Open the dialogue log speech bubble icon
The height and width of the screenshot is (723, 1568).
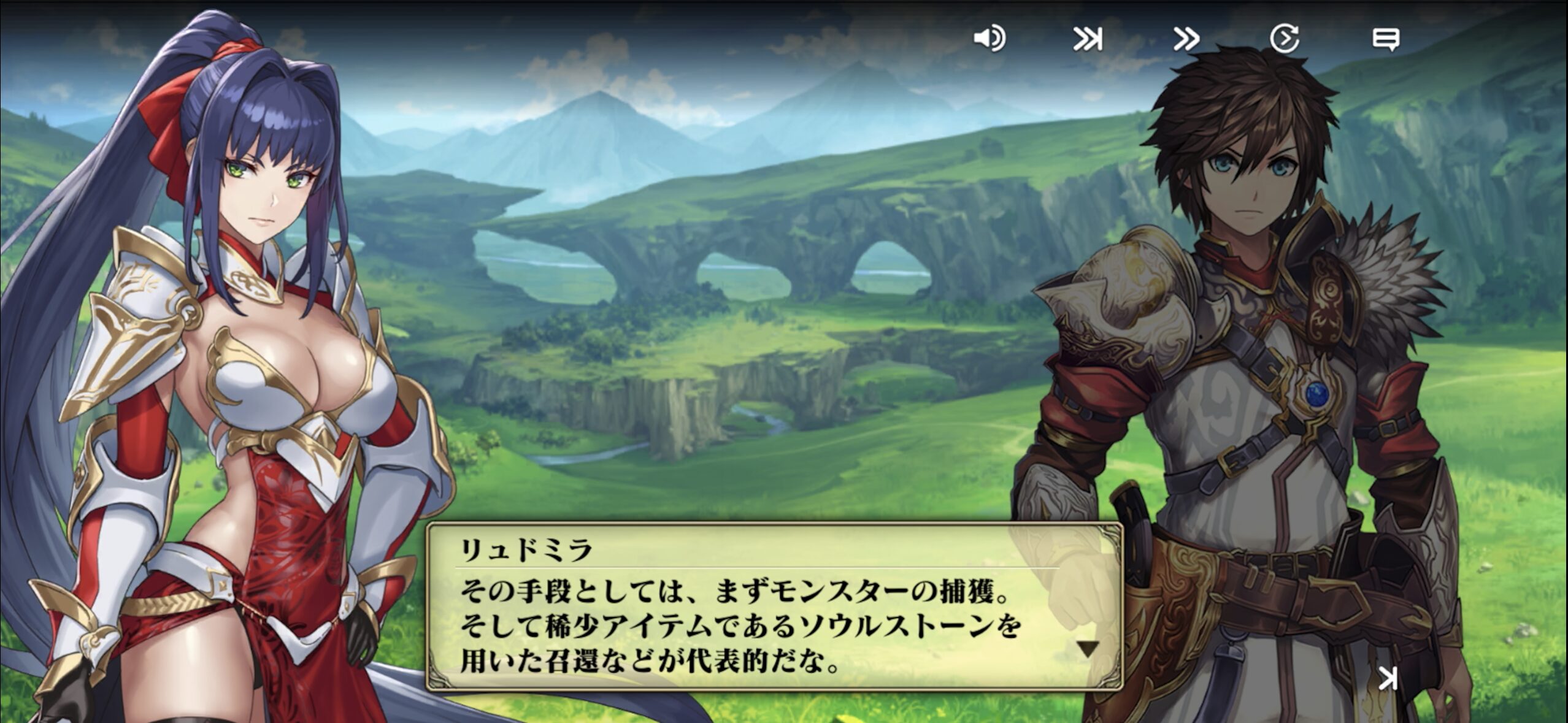(x=1385, y=39)
